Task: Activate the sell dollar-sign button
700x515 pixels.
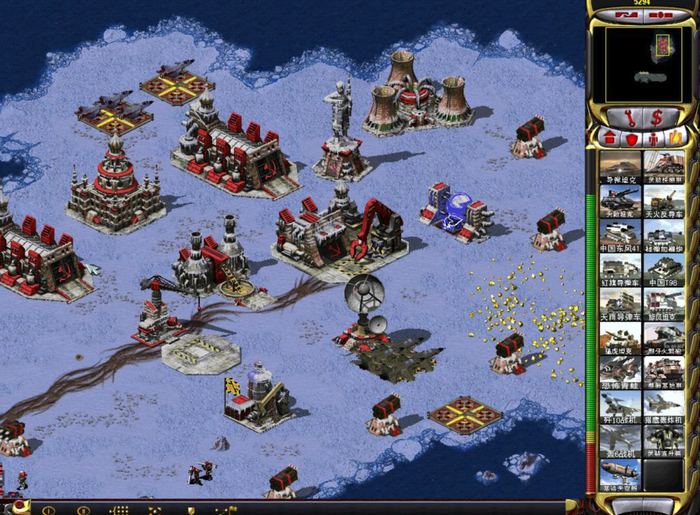Action: point(656,115)
